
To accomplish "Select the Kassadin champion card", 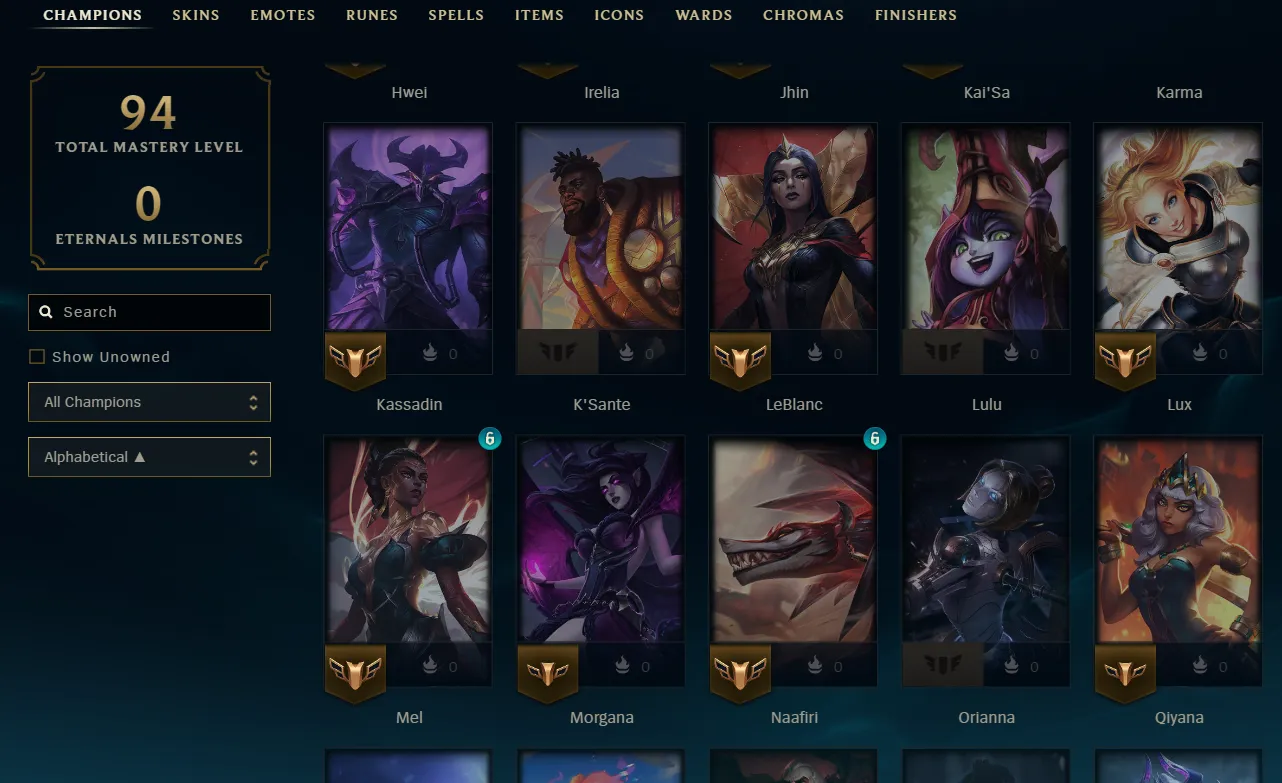I will click(408, 228).
